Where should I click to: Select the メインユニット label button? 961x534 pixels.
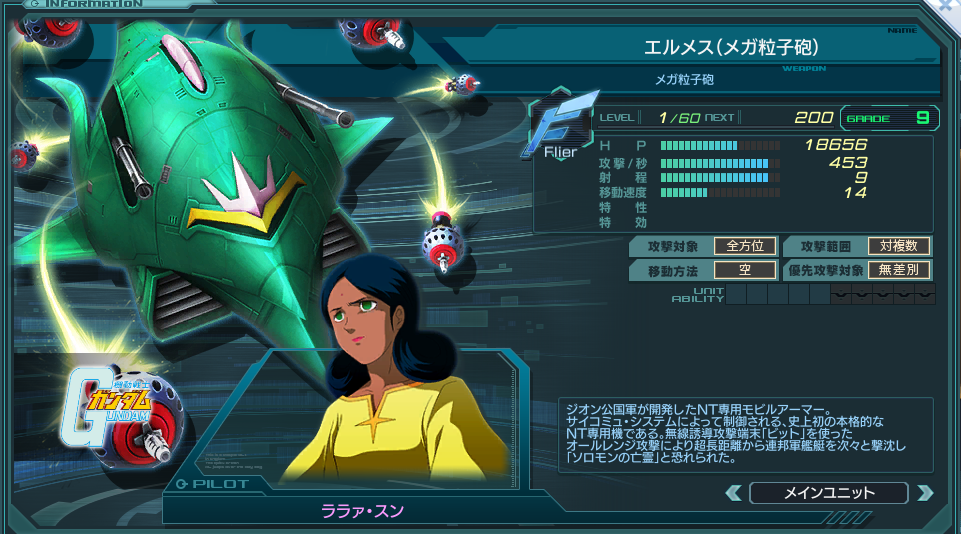[x=828, y=492]
